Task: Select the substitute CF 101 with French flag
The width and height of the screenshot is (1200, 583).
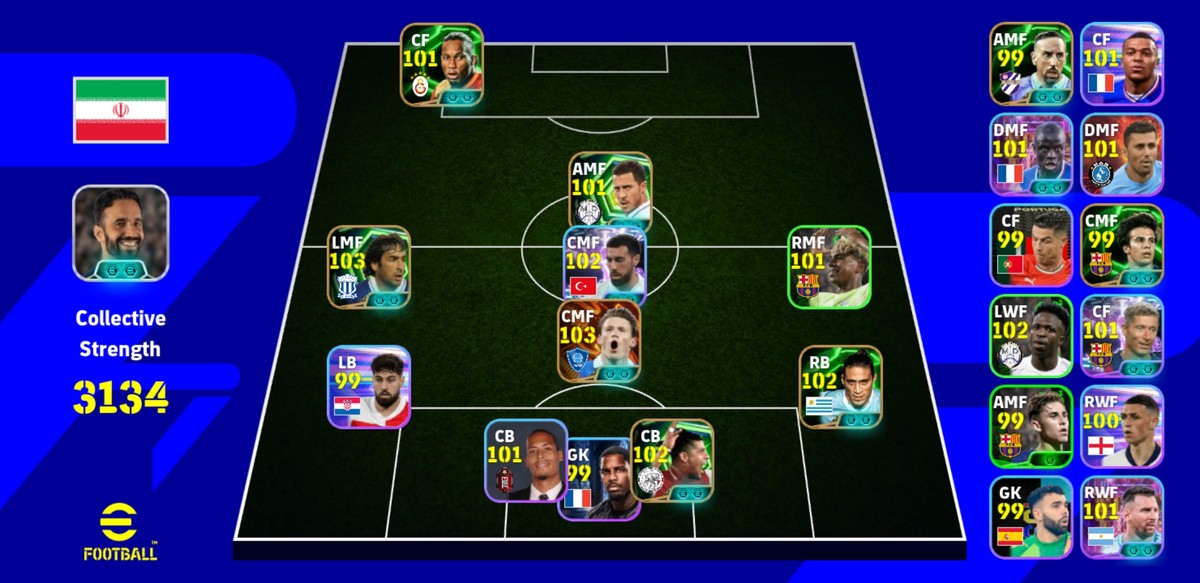Action: [1122, 64]
